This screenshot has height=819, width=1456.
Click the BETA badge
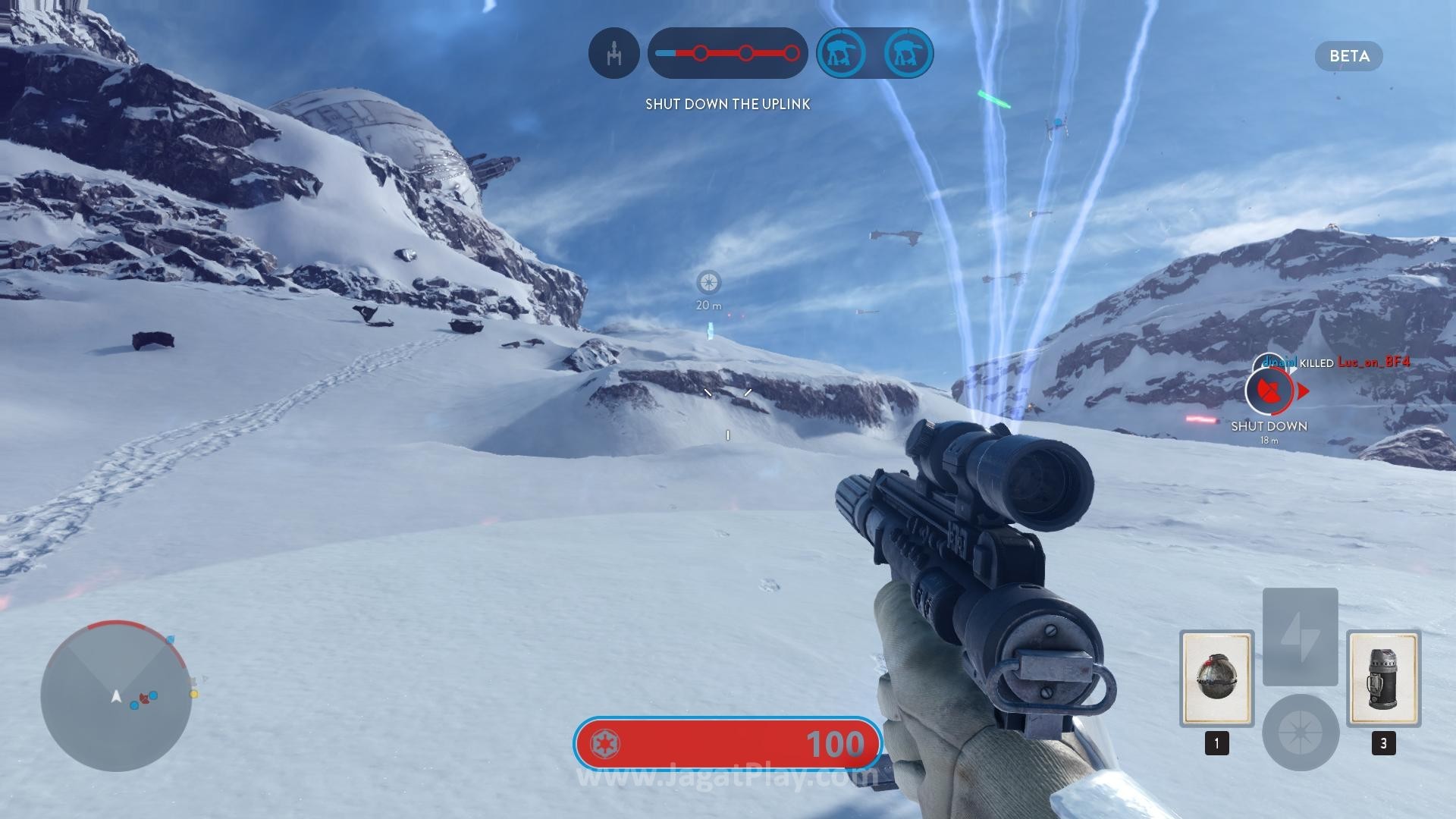pyautogui.click(x=1348, y=56)
